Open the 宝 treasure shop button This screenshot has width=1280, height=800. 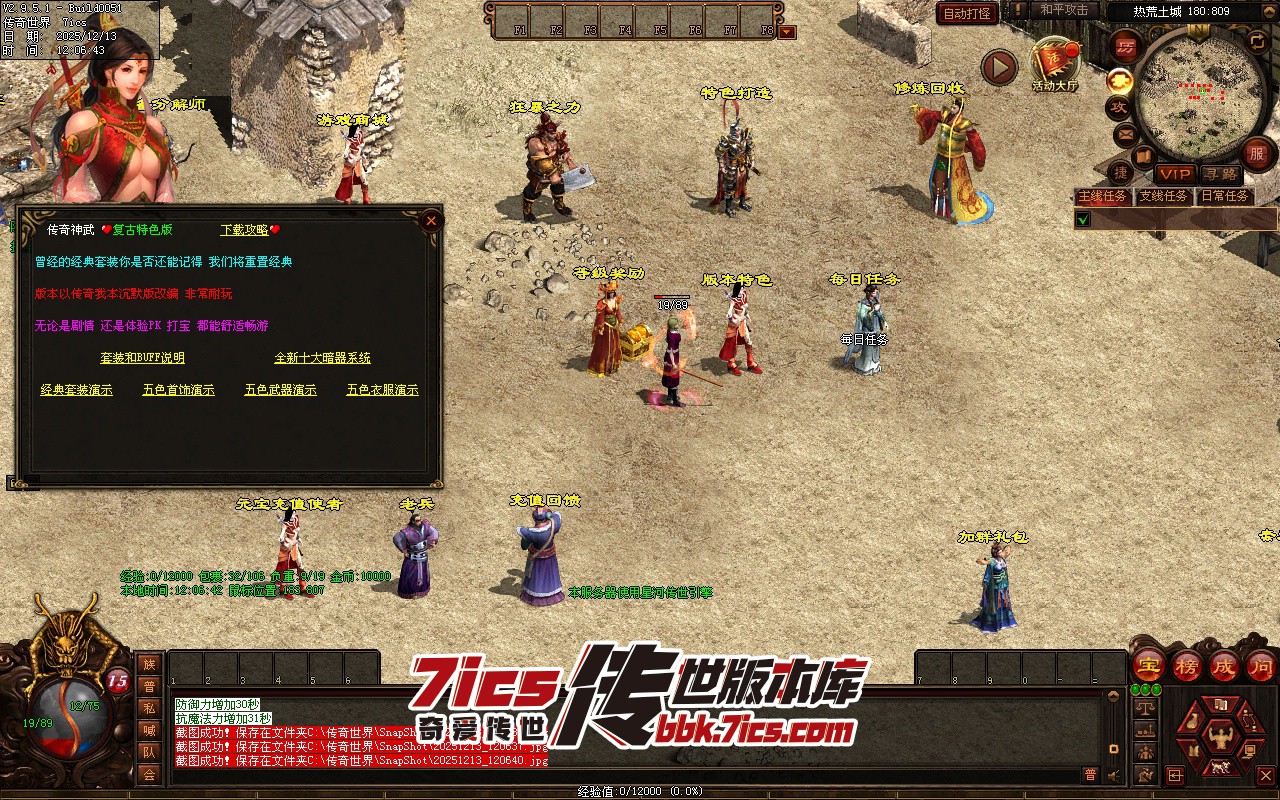point(1148,665)
